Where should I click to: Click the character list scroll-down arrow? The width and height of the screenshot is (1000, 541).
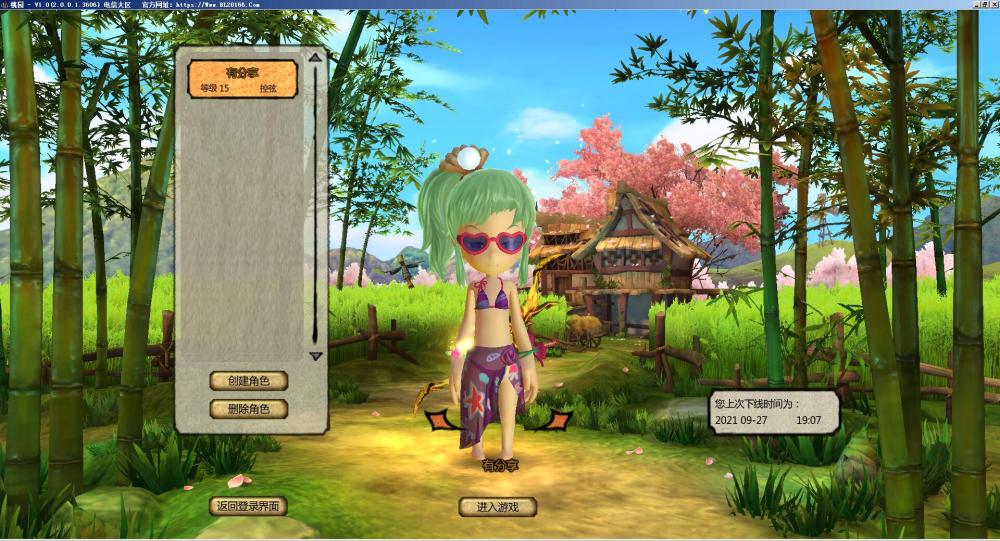pyautogui.click(x=316, y=356)
